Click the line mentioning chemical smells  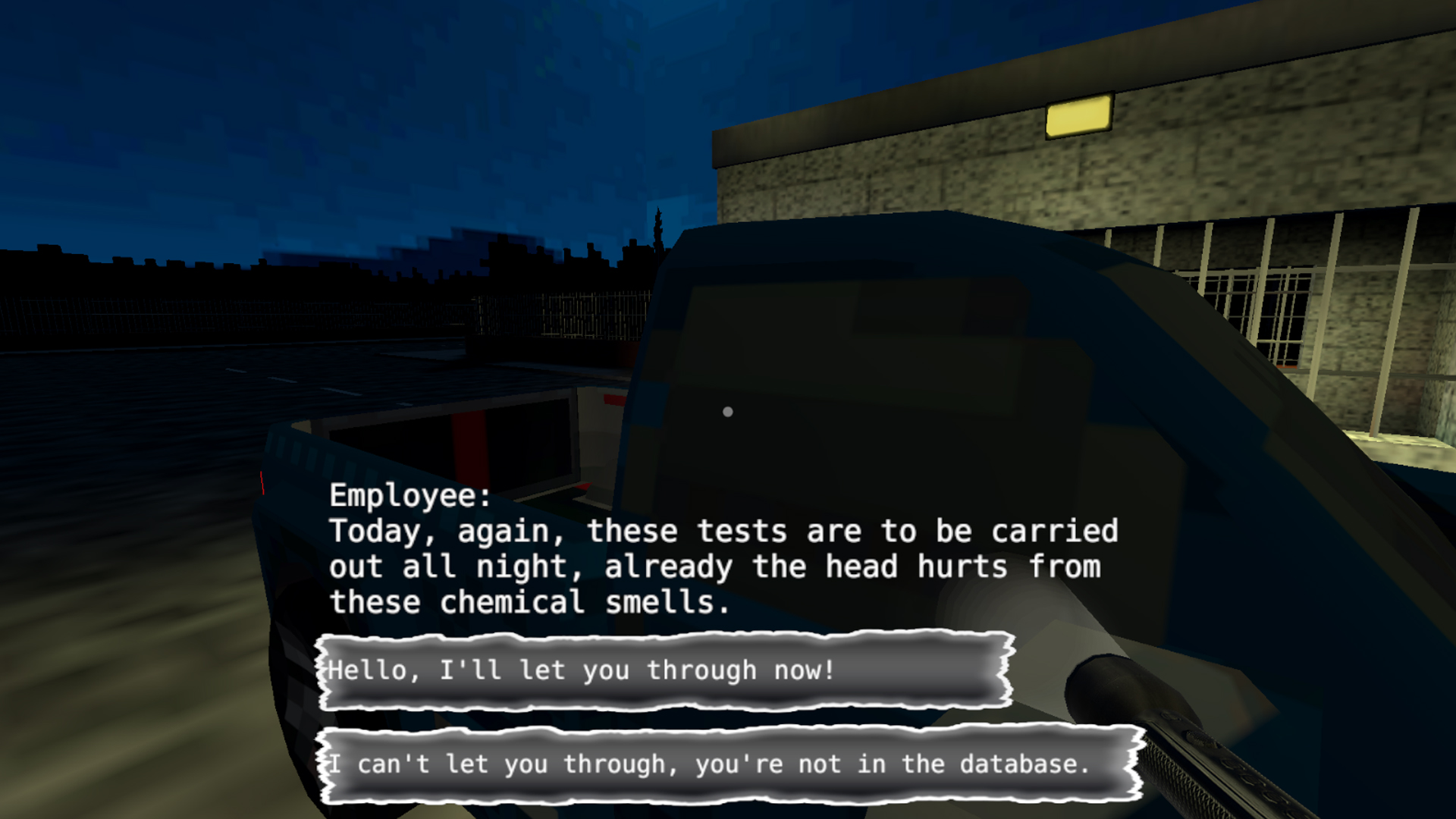point(531,601)
